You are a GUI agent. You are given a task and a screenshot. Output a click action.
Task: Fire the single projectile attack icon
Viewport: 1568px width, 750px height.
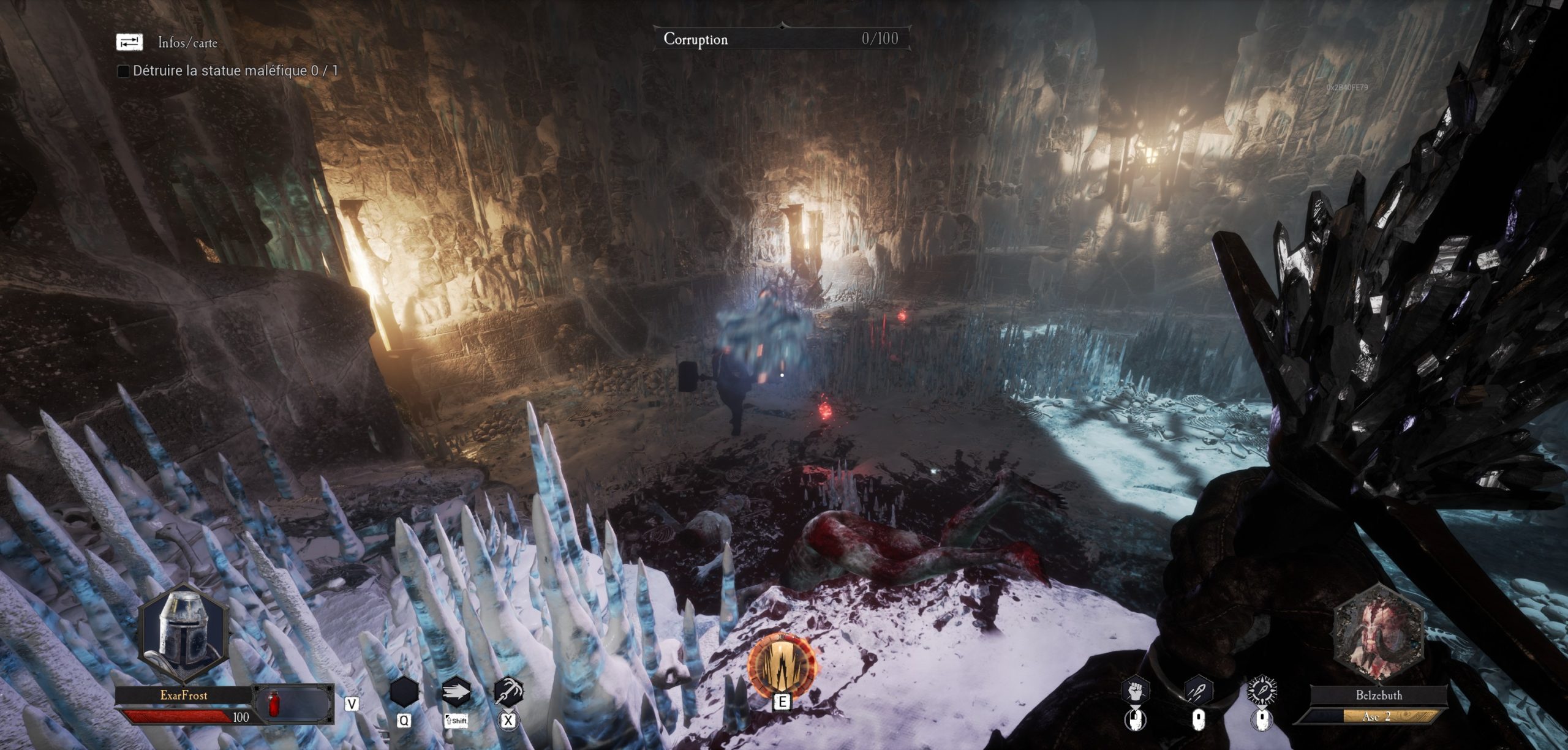click(1198, 692)
